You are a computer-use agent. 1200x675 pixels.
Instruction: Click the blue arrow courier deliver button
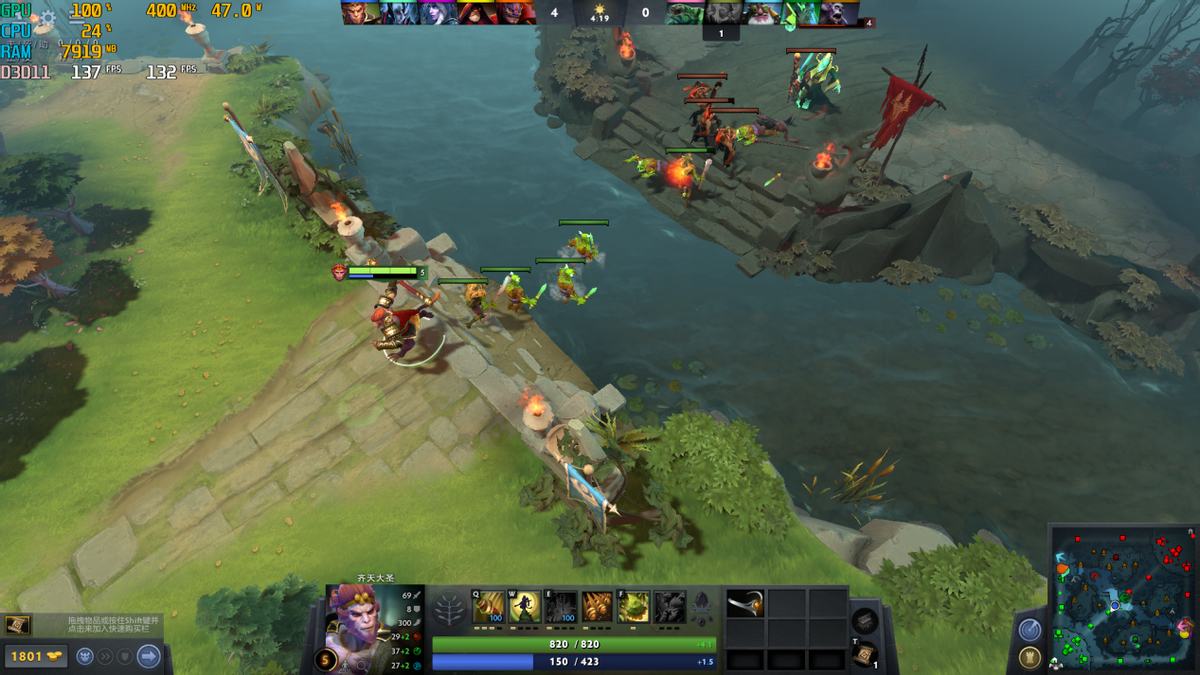[149, 656]
